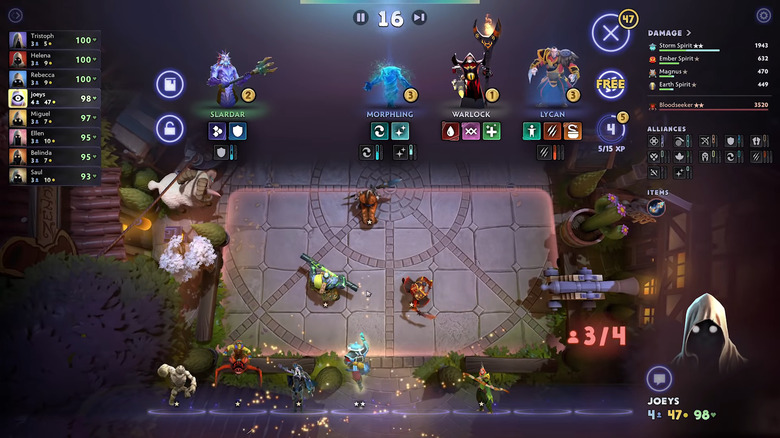The width and height of the screenshot is (780, 438).
Task: Select the item under Items
Action: 656,207
